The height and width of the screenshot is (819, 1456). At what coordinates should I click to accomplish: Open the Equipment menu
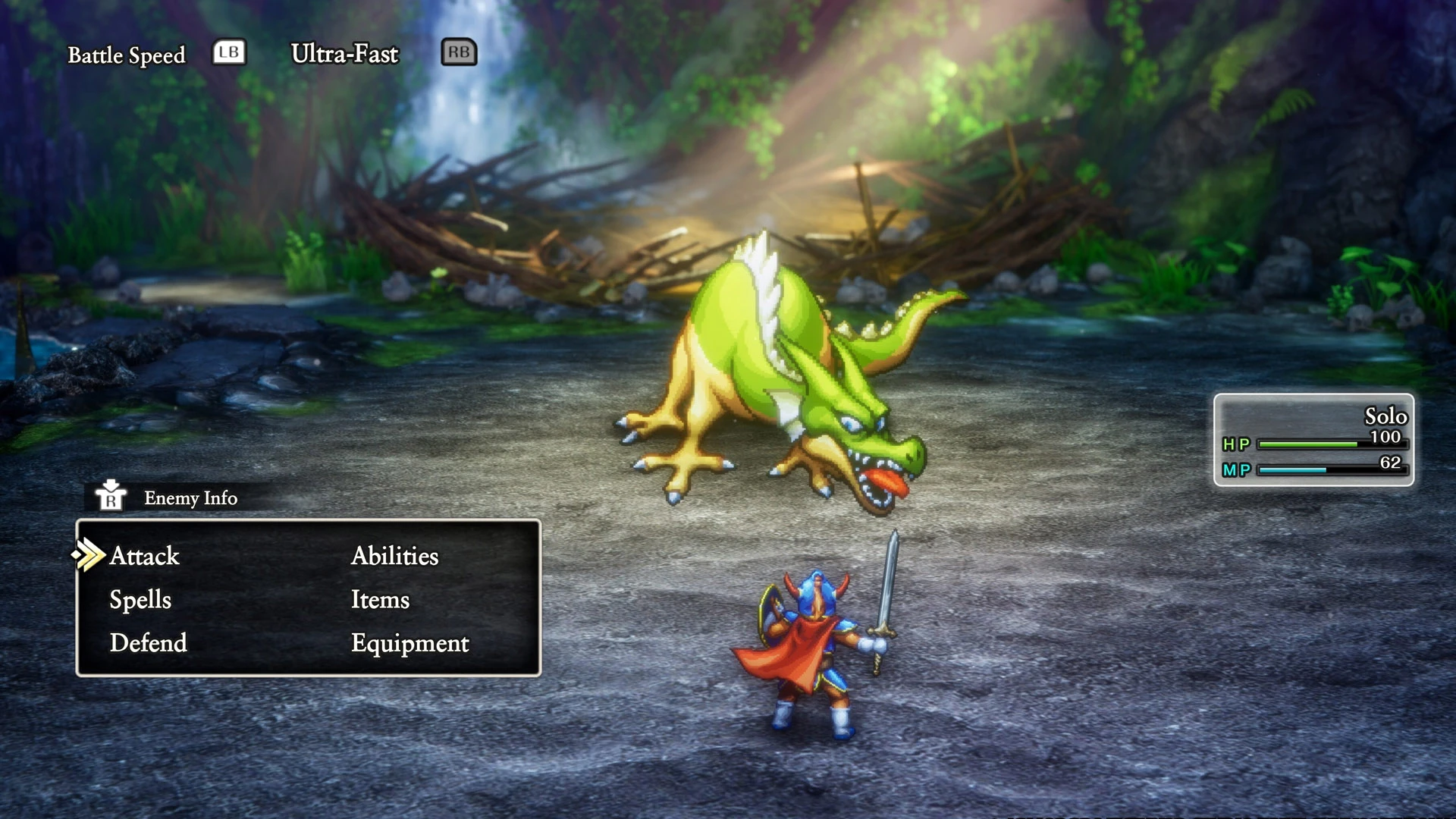tap(409, 643)
